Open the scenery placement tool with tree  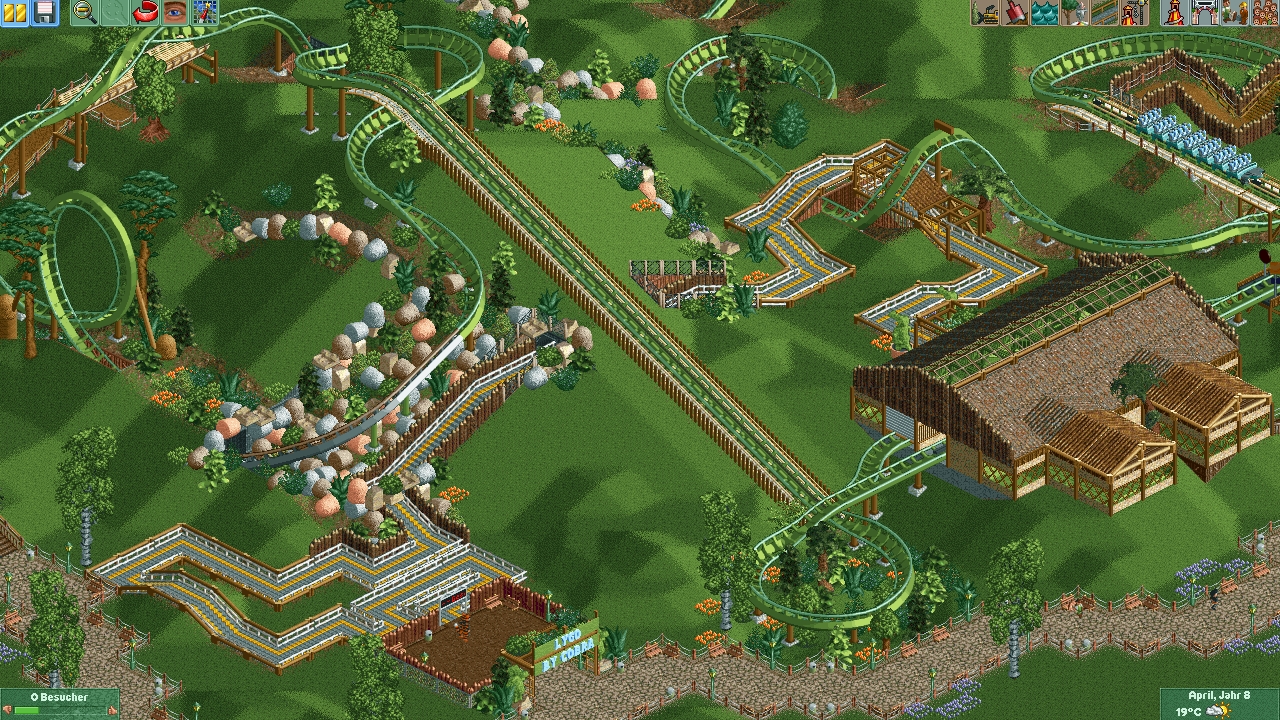point(1073,12)
